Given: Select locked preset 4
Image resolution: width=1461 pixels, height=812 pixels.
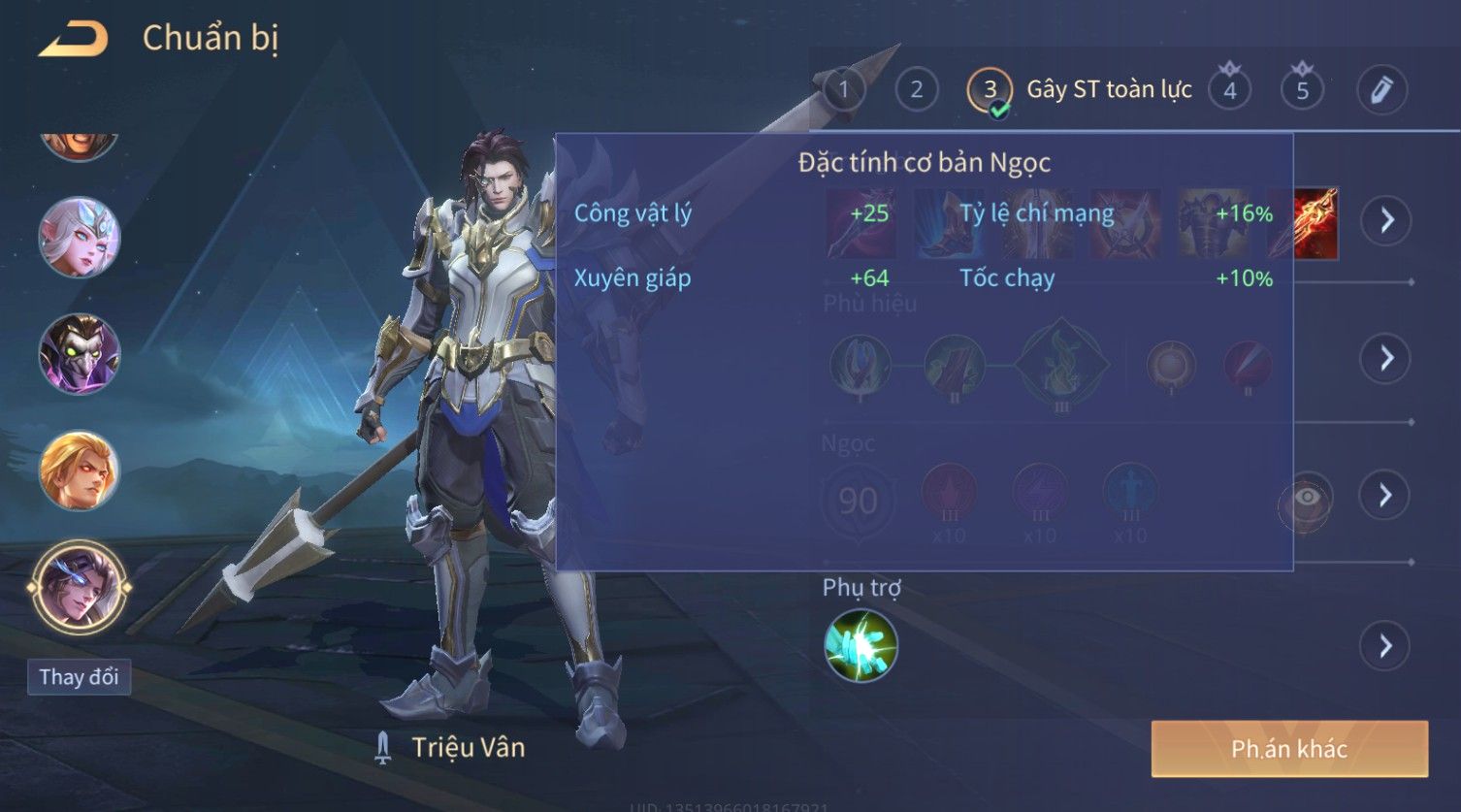Looking at the screenshot, I should coord(1229,90).
